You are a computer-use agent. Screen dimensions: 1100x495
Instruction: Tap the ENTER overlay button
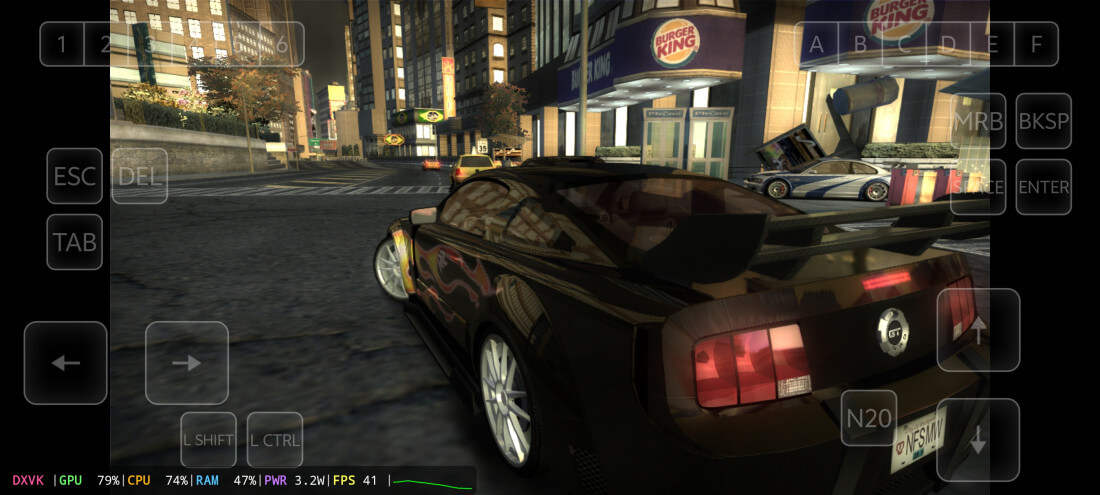tap(1044, 187)
